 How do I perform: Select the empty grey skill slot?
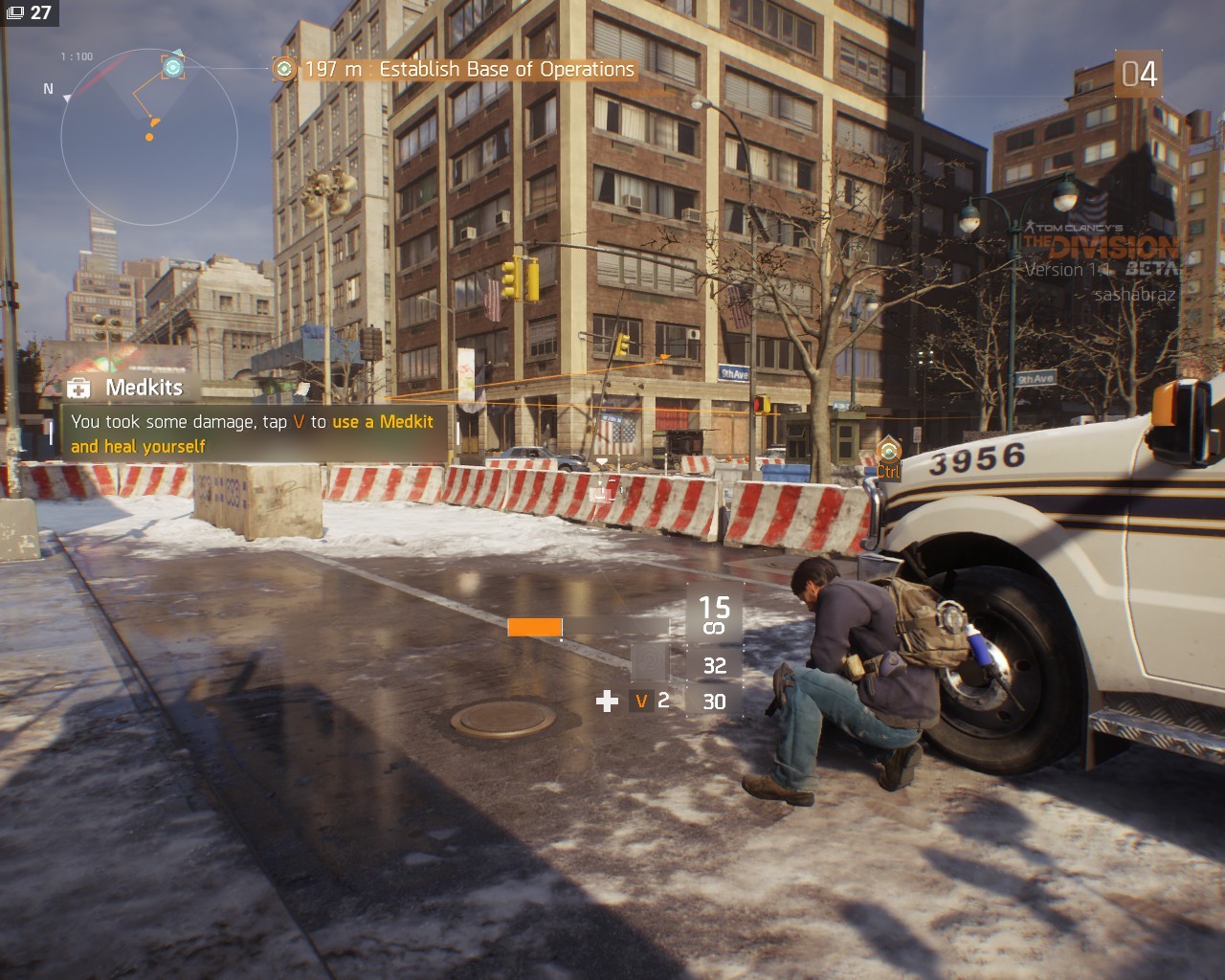tap(650, 661)
